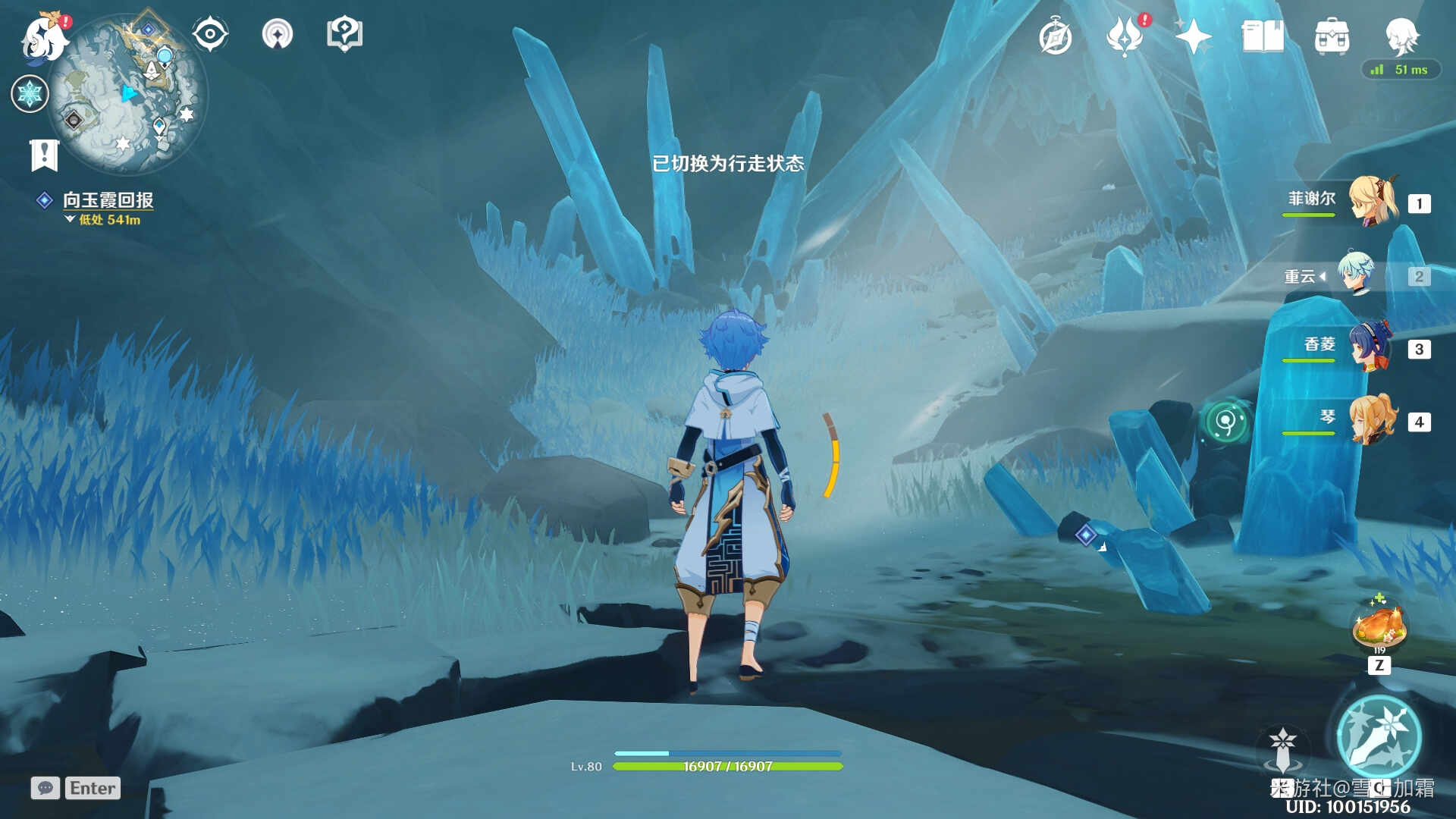Open the chat box
This screenshot has width=1456, height=819.
pyautogui.click(x=45, y=788)
